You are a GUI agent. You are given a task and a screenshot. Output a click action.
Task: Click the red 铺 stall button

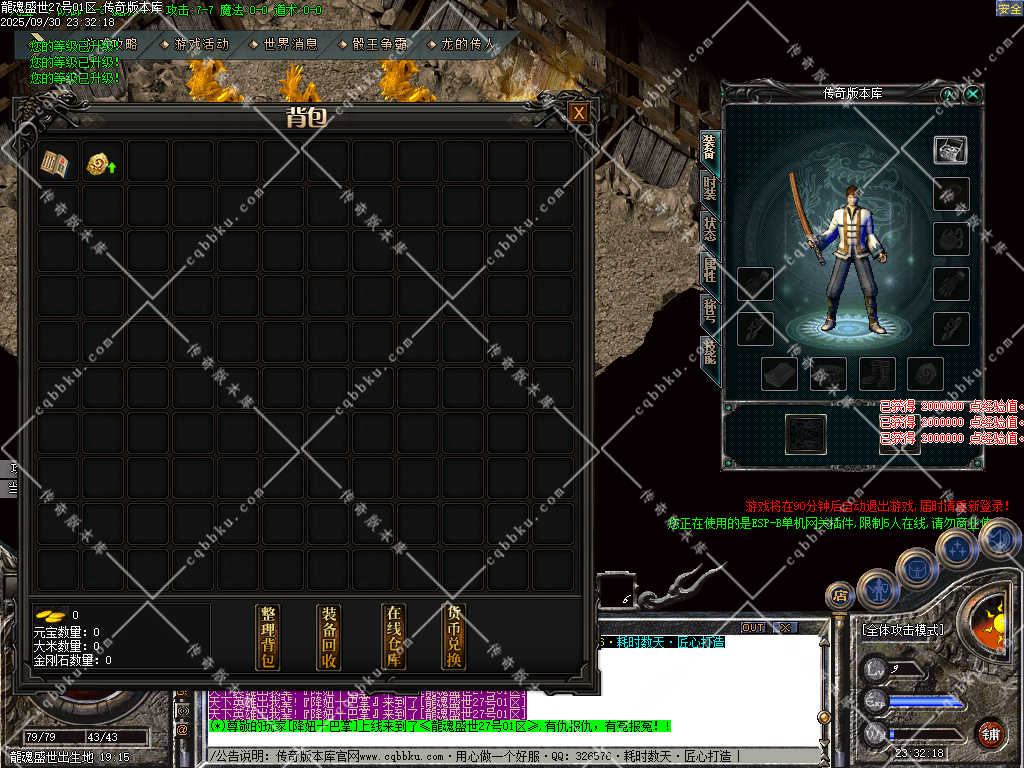point(991,732)
